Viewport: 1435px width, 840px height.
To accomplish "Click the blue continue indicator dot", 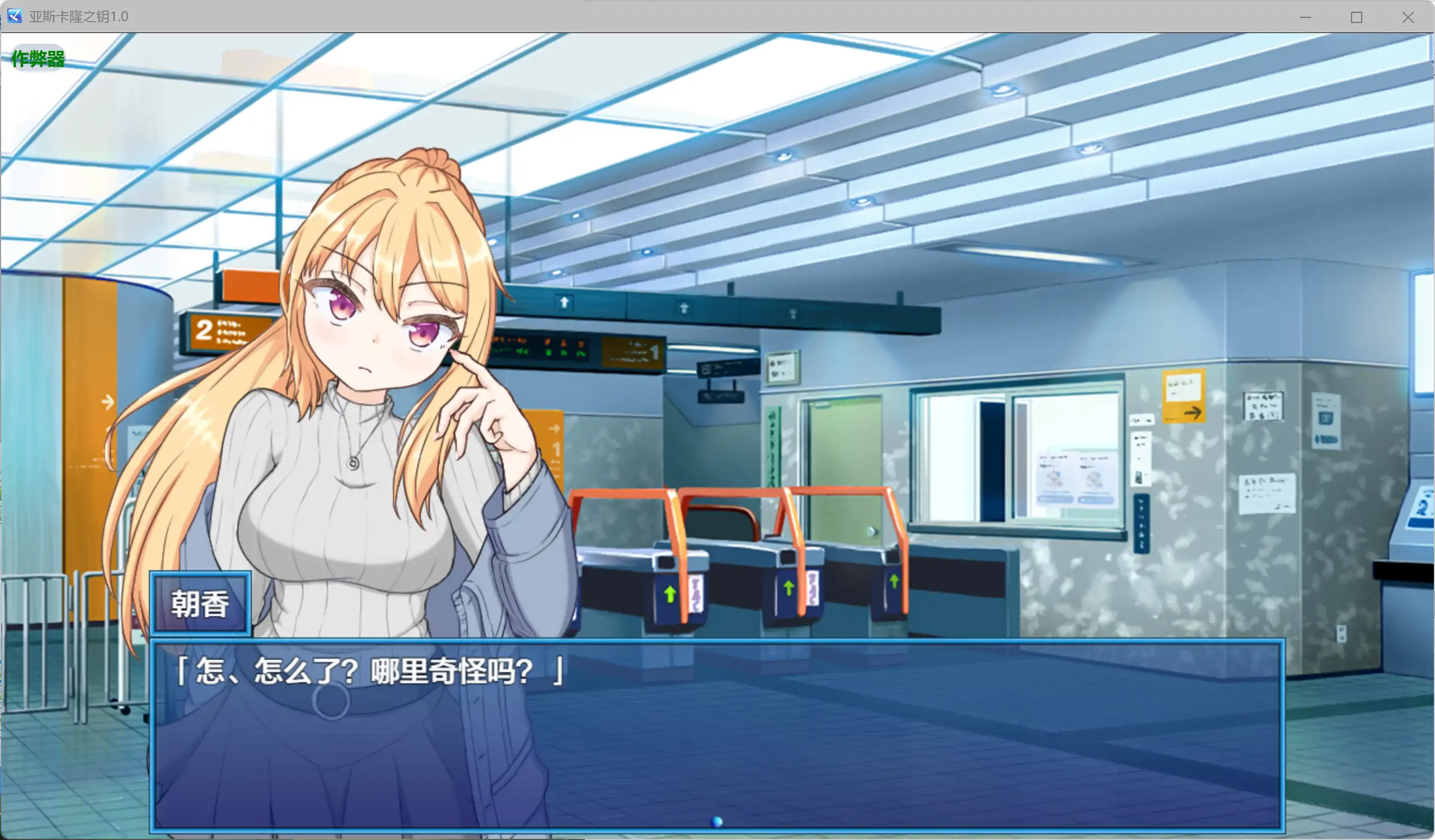I will pyautogui.click(x=716, y=820).
